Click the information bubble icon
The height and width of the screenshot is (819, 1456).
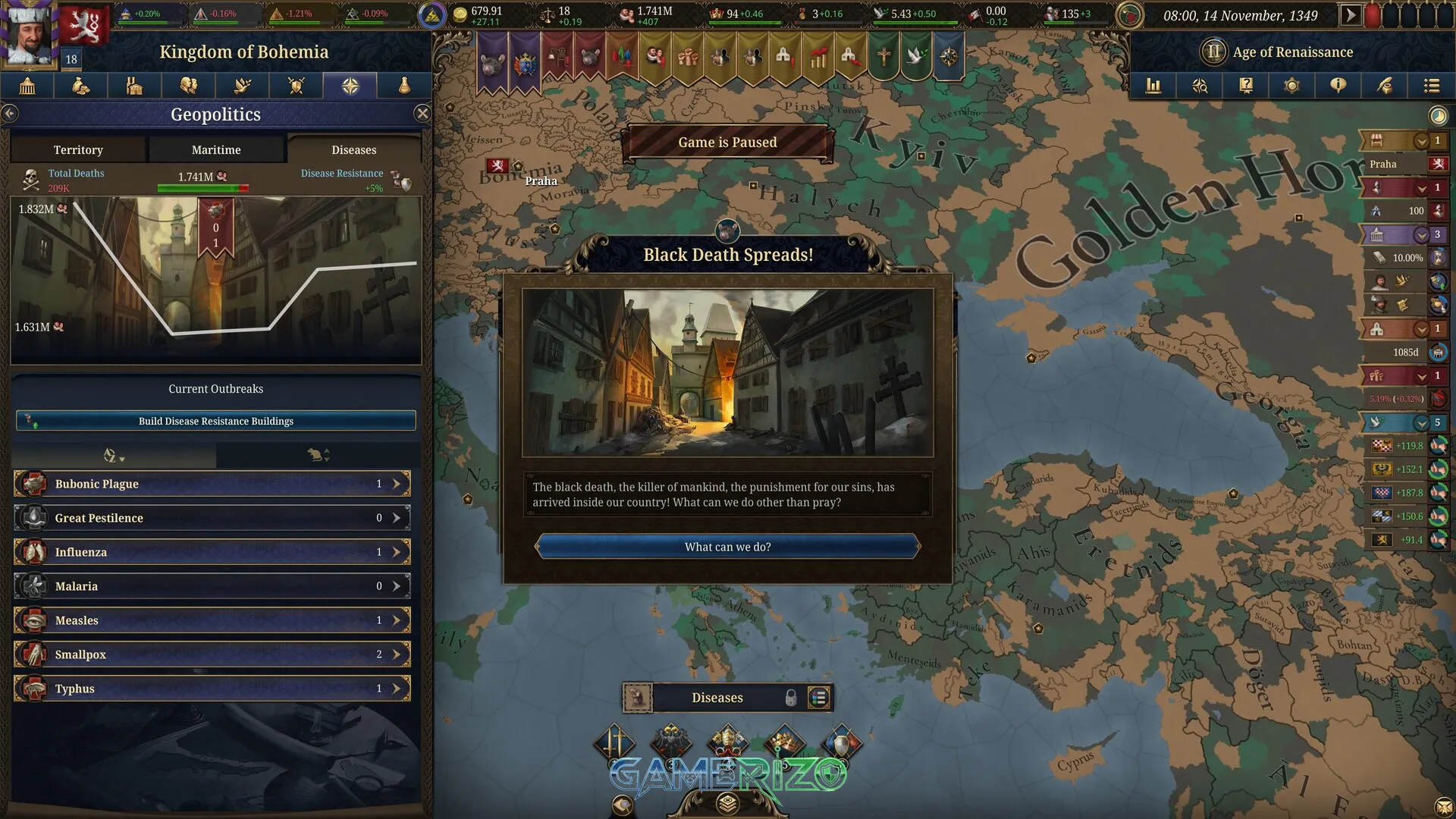pyautogui.click(x=1338, y=86)
